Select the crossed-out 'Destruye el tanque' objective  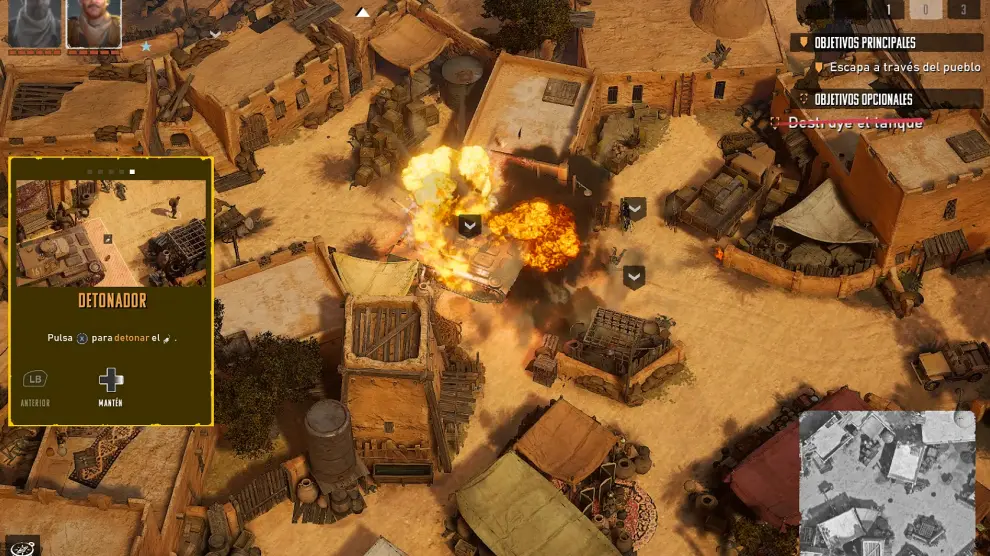(x=854, y=123)
